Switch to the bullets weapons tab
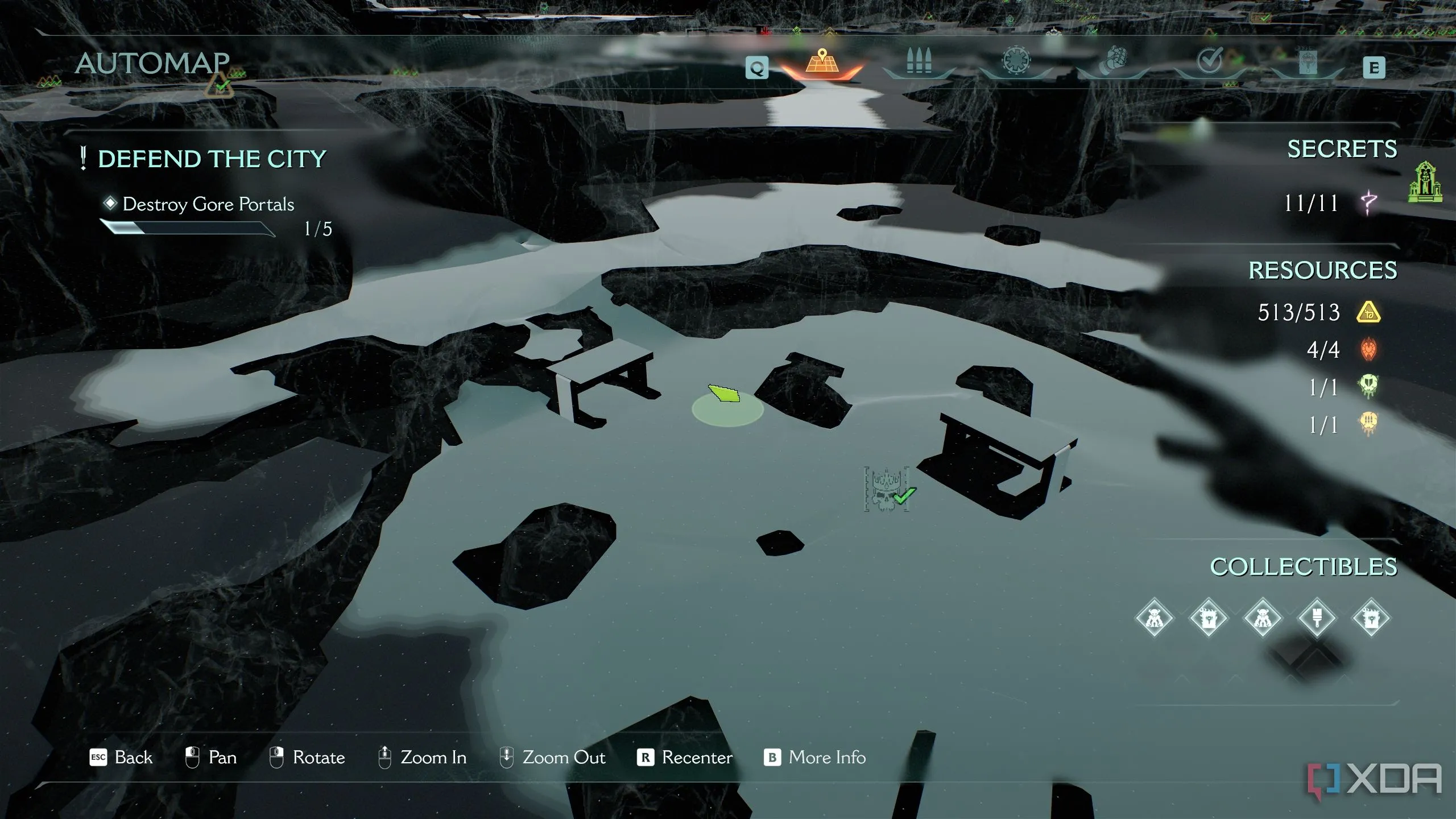This screenshot has width=1456, height=819. click(919, 61)
